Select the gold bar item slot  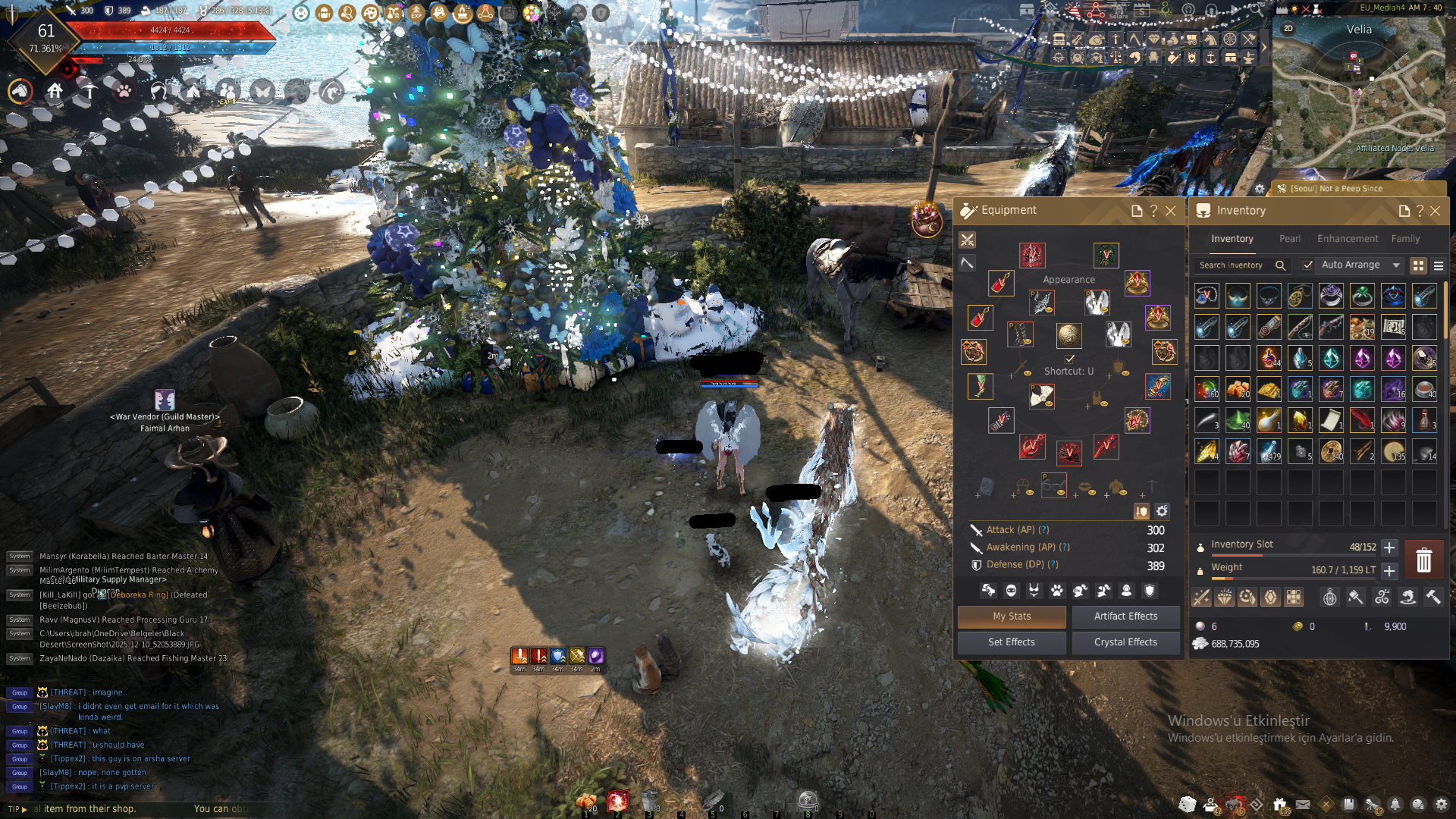click(x=1269, y=390)
